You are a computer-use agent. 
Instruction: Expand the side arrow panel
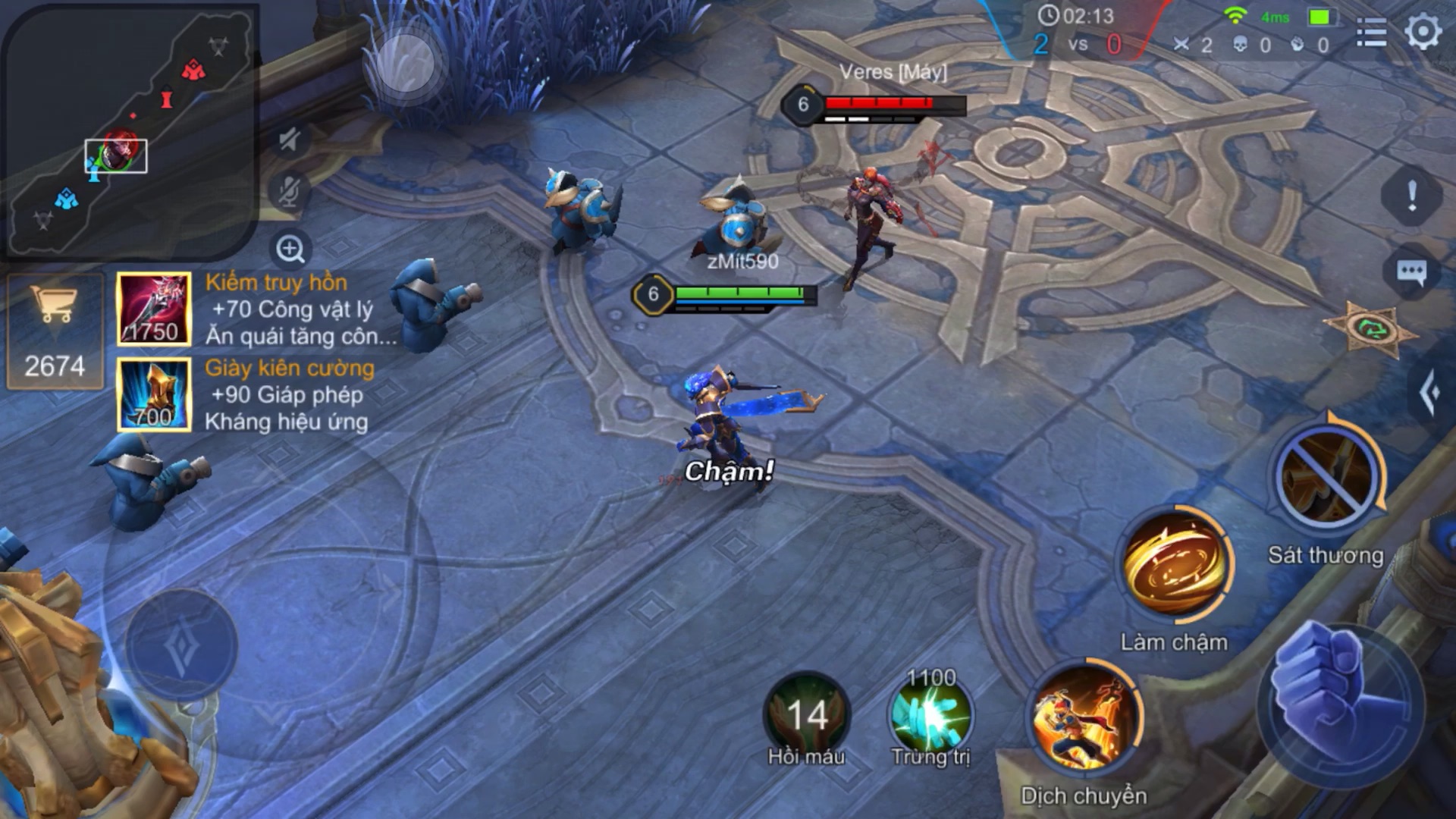pyautogui.click(x=1430, y=392)
